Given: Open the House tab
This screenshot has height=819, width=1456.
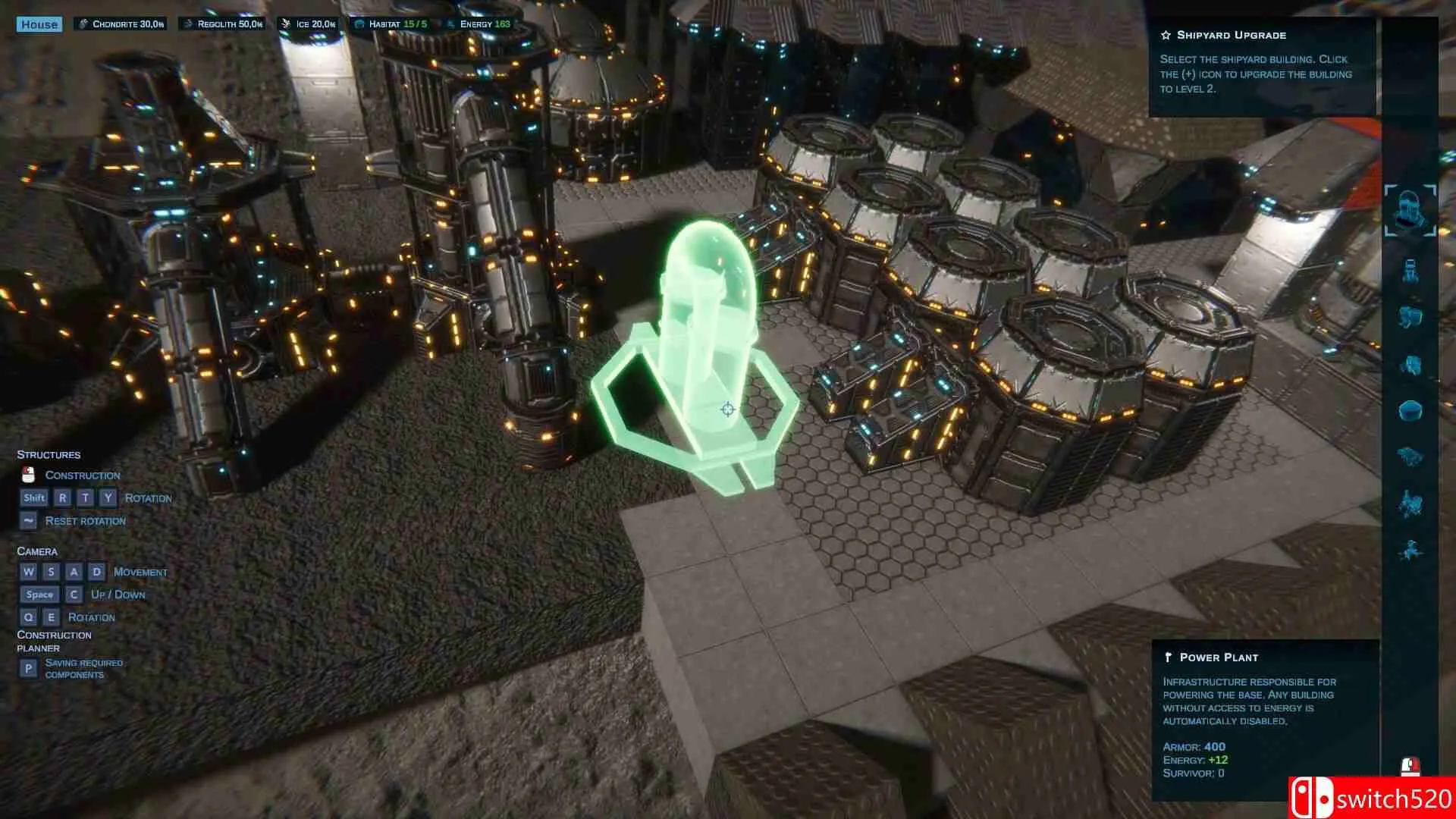Looking at the screenshot, I should pos(39,24).
